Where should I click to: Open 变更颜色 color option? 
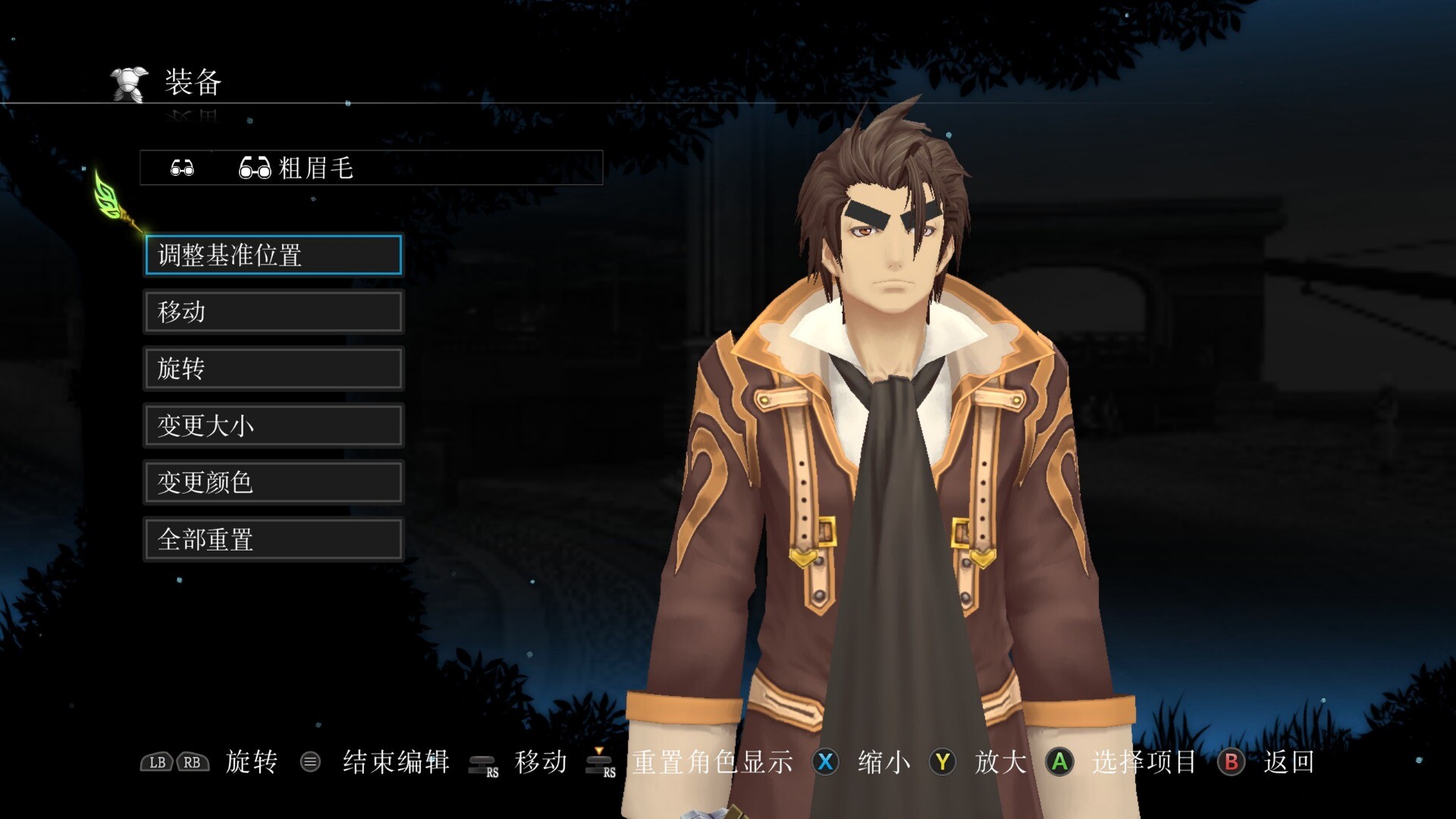tap(273, 482)
